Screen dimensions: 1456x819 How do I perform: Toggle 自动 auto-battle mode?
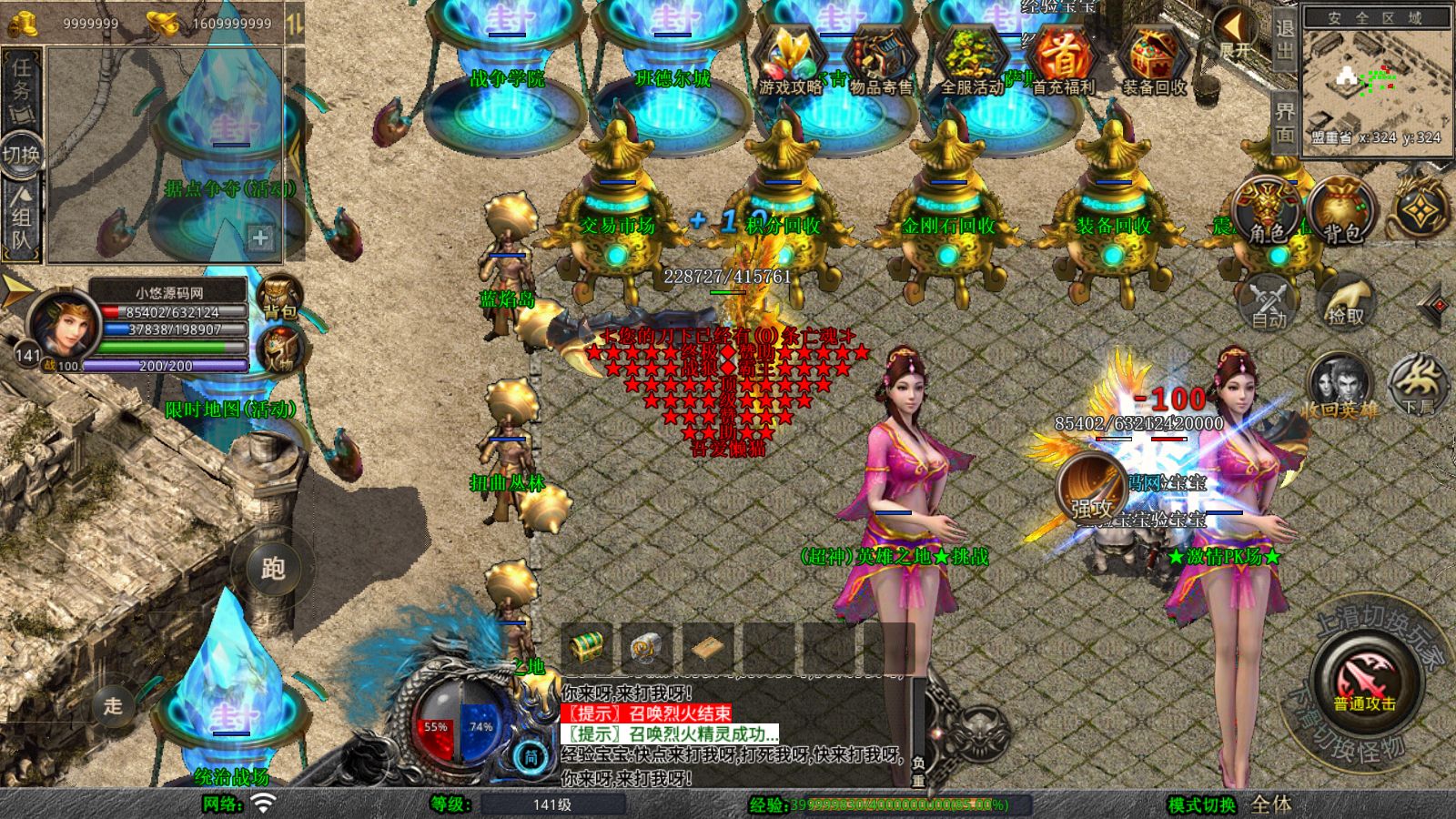pos(1269,302)
